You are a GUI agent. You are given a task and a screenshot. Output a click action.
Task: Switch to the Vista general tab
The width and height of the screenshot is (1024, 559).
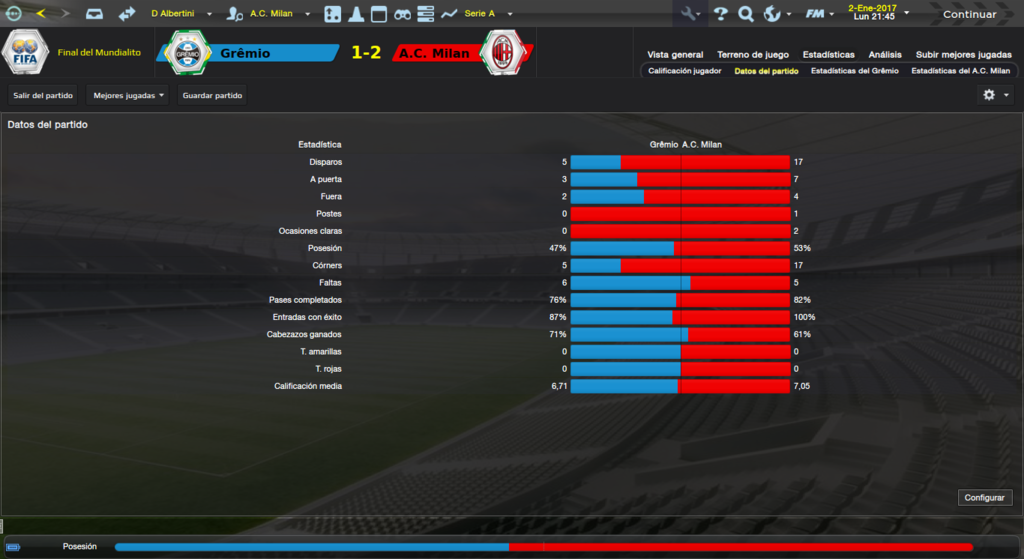[x=675, y=55]
